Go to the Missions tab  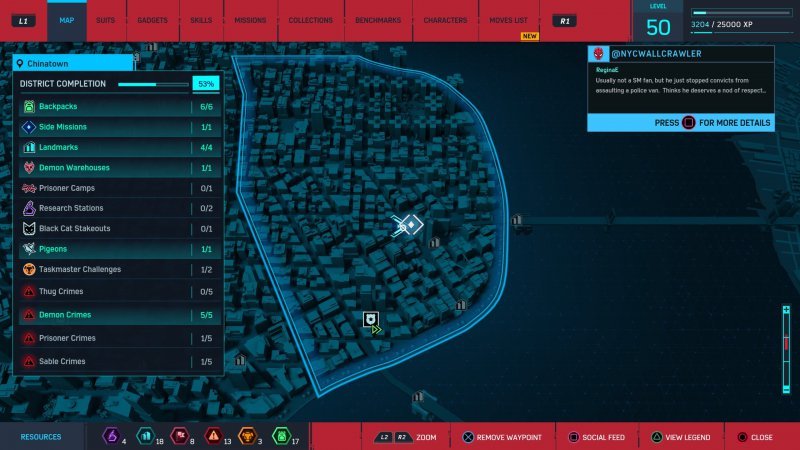coord(250,20)
